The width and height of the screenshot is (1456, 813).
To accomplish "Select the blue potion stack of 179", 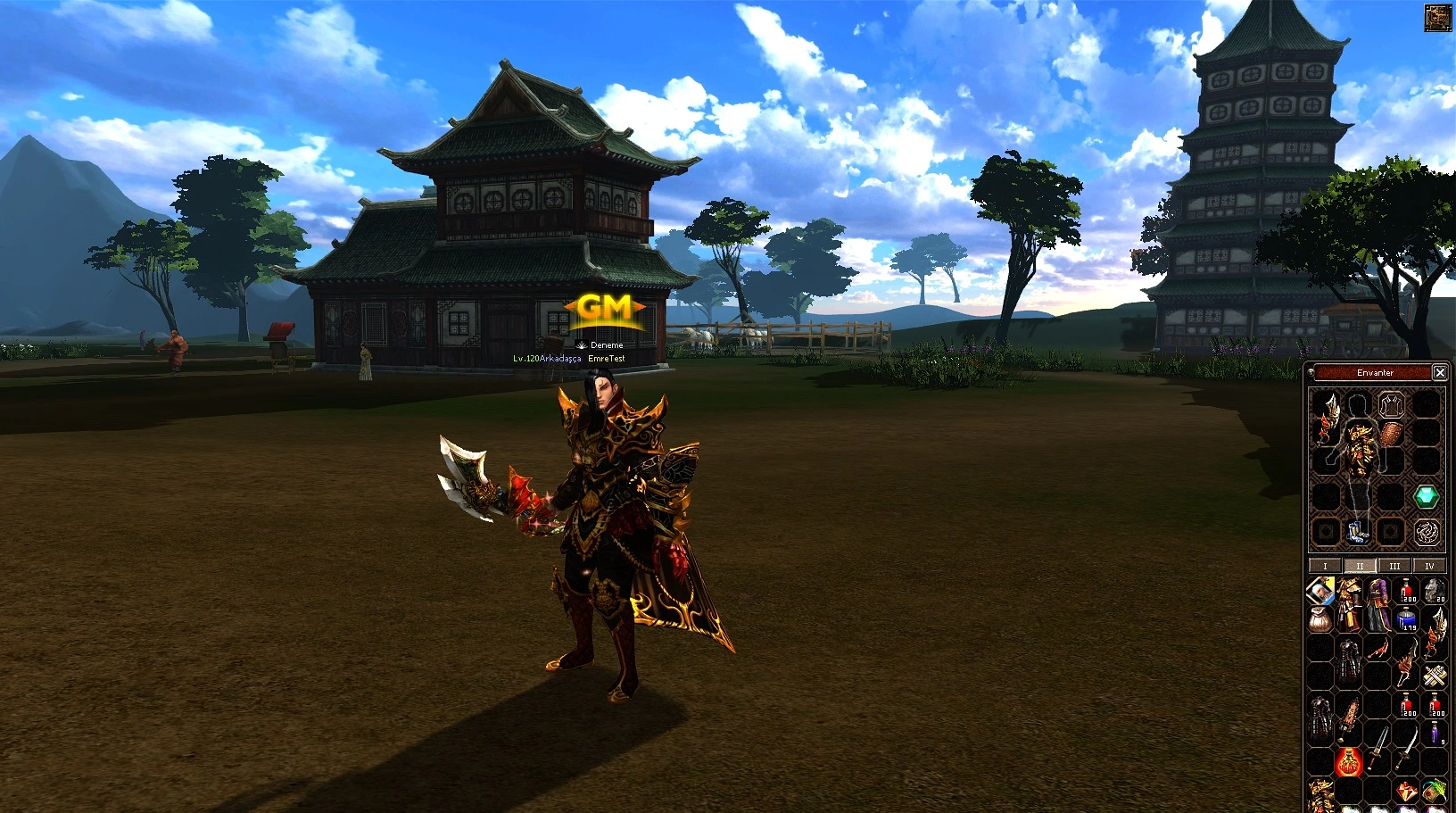I will pos(1408,618).
